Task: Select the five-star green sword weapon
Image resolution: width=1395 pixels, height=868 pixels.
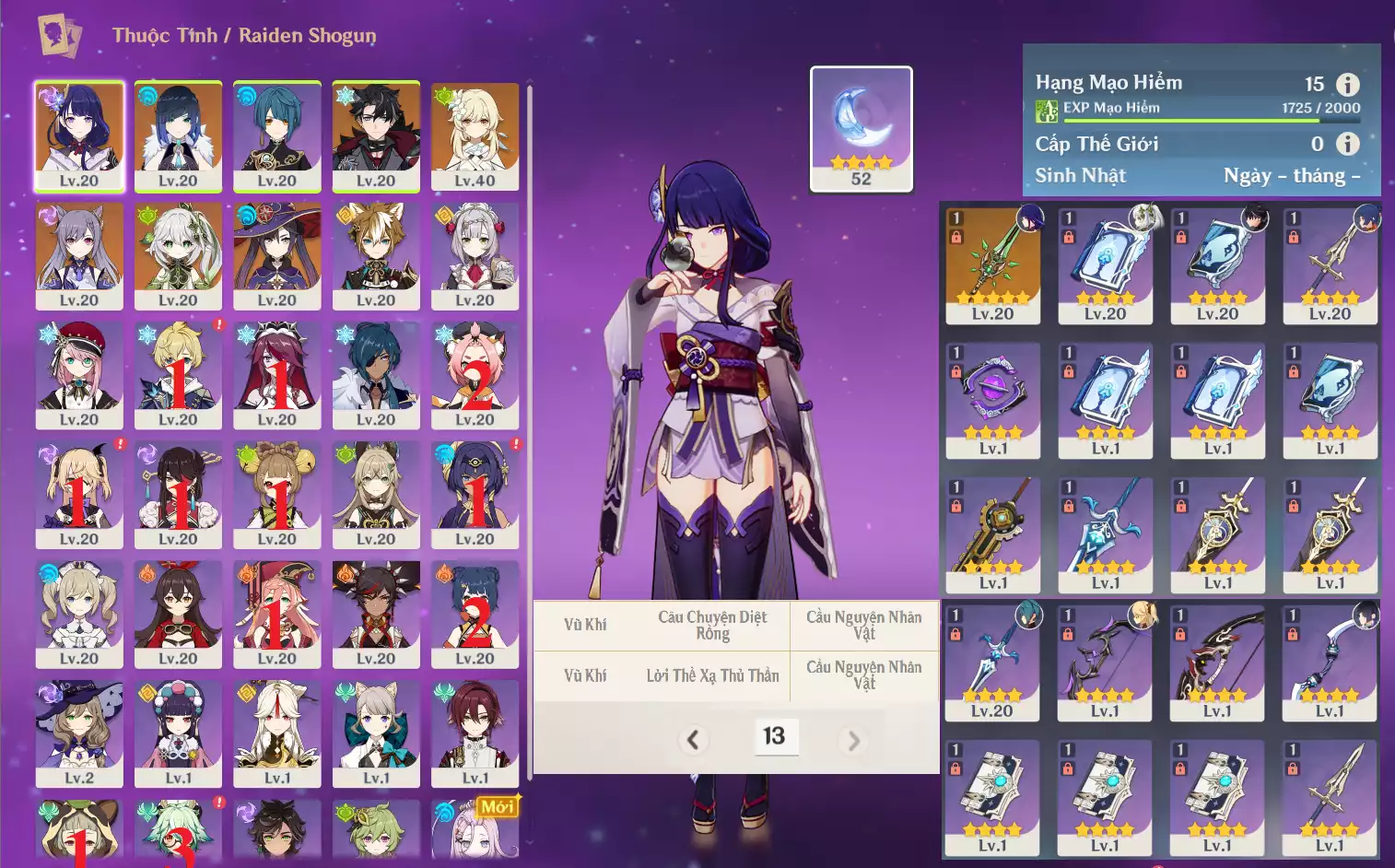Action: click(x=992, y=264)
